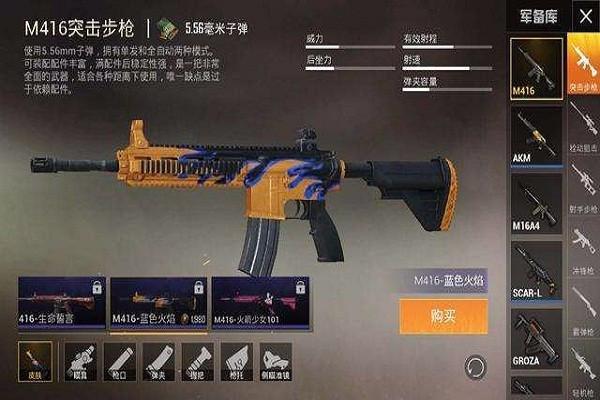Choose the AKM from the weapon list
Screen dimensions: 600x400
[536, 136]
